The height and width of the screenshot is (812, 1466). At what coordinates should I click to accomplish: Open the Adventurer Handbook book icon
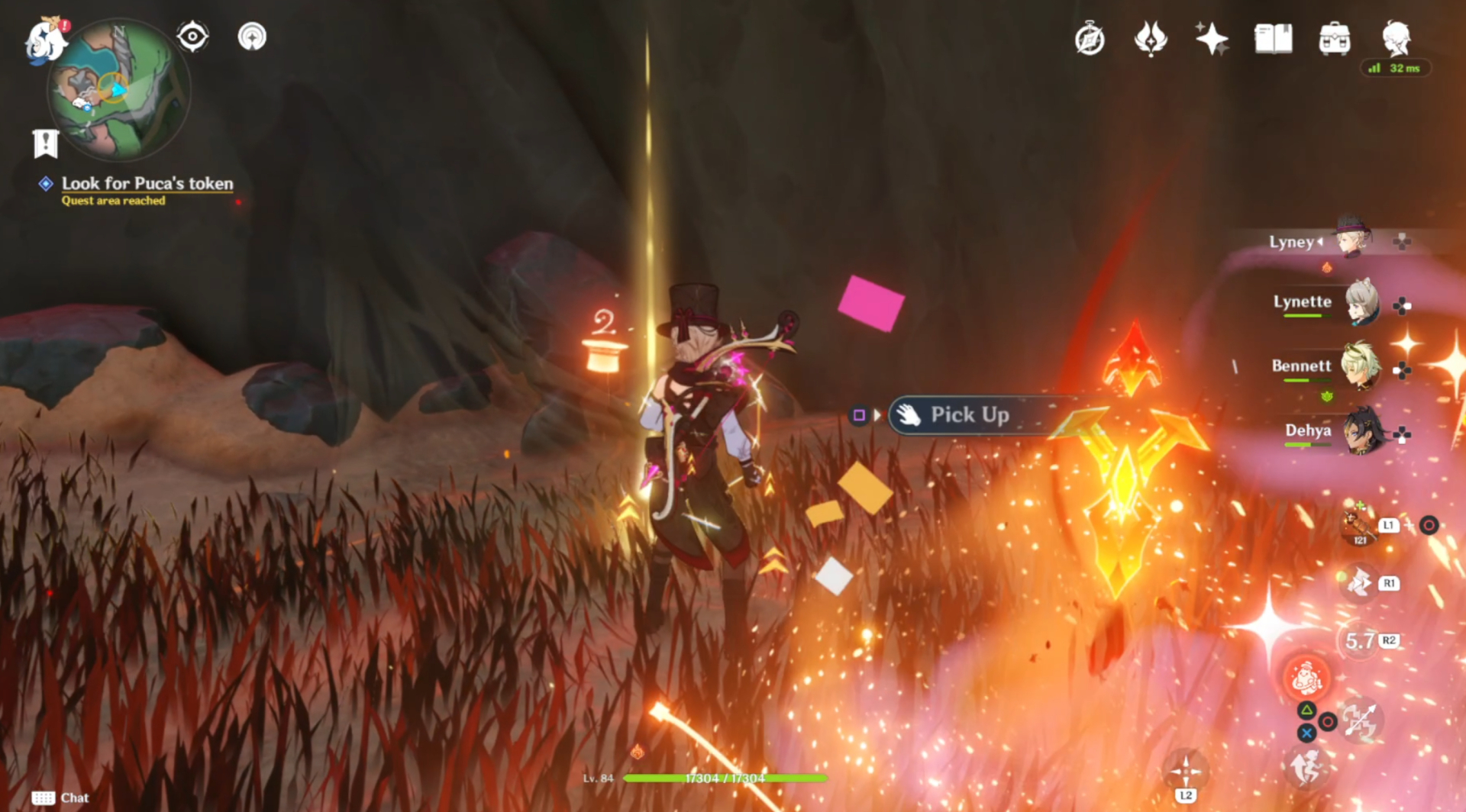[x=1273, y=39]
